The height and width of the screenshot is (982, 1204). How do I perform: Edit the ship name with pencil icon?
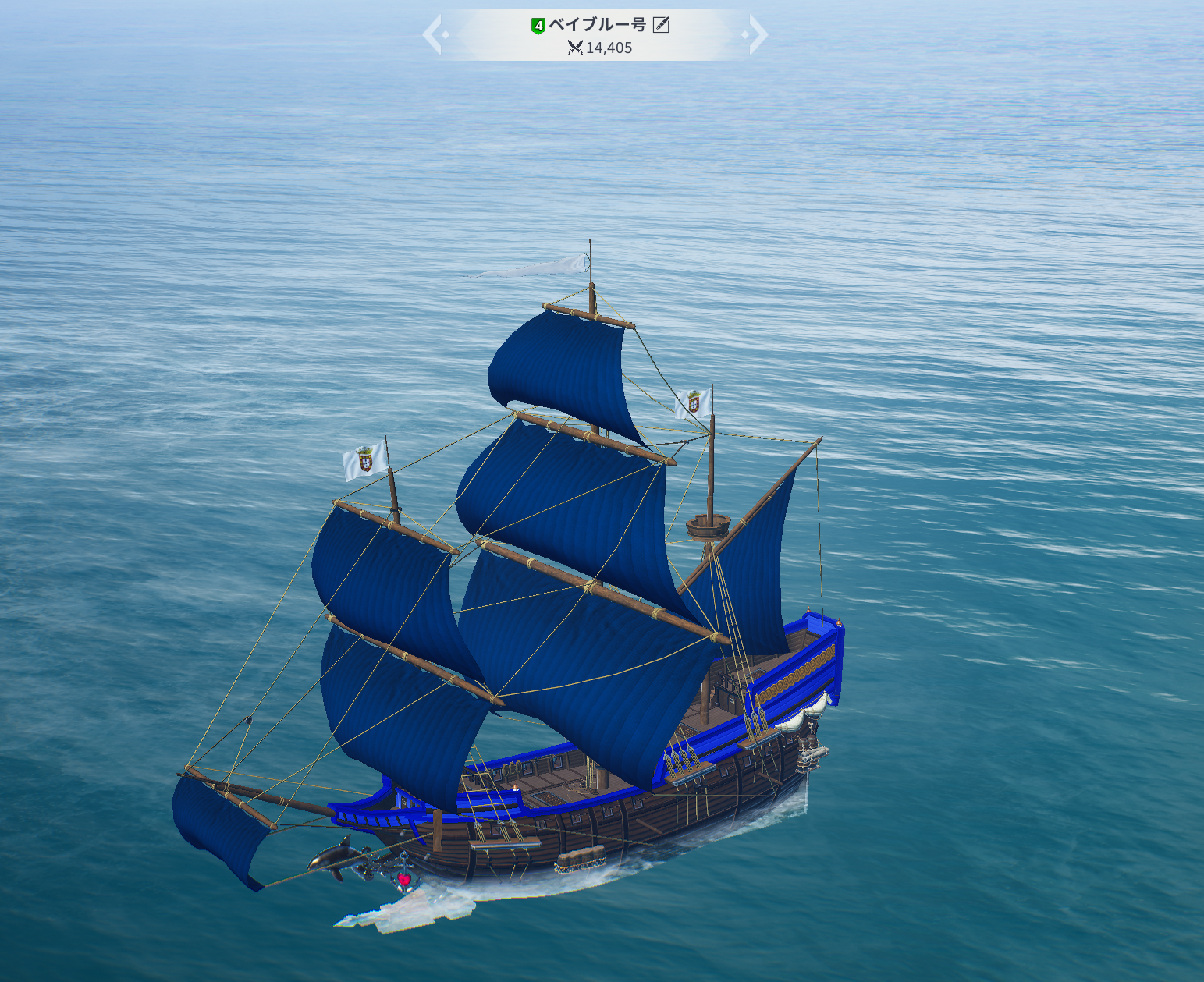click(661, 25)
